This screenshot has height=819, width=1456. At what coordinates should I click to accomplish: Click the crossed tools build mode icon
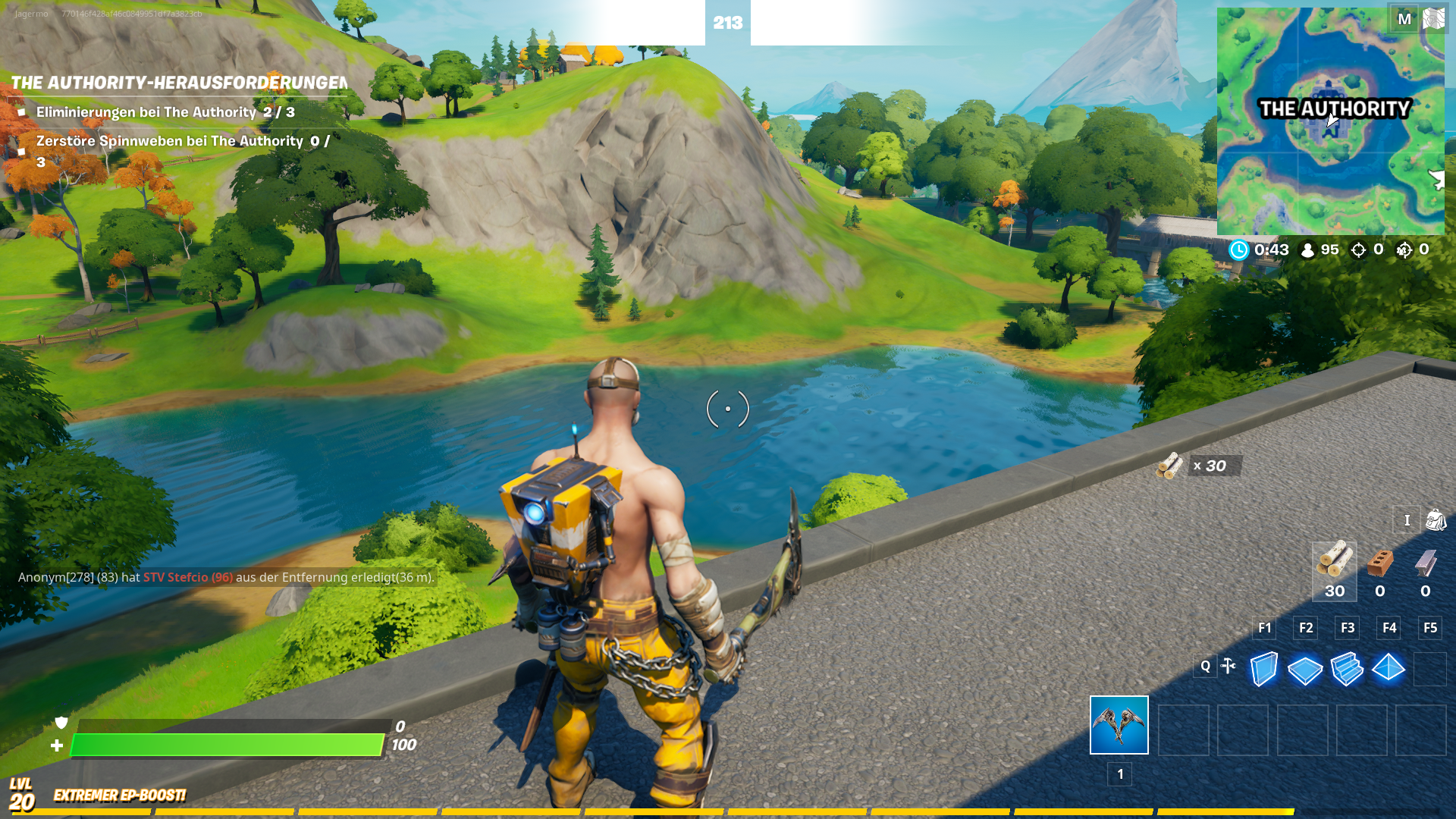point(1228,666)
